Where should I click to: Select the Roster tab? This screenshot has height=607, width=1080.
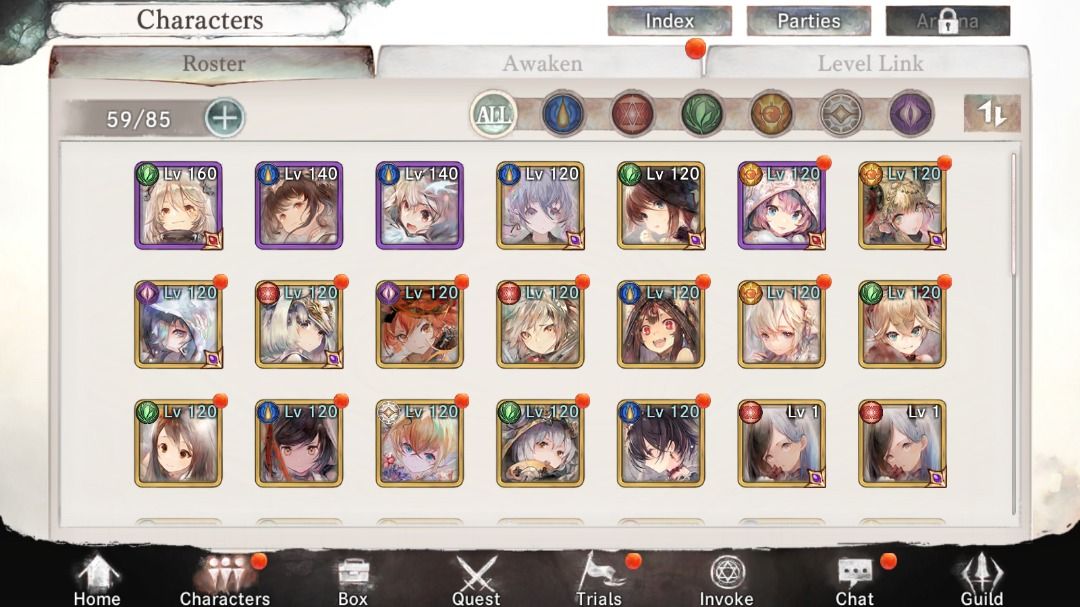pyautogui.click(x=213, y=64)
